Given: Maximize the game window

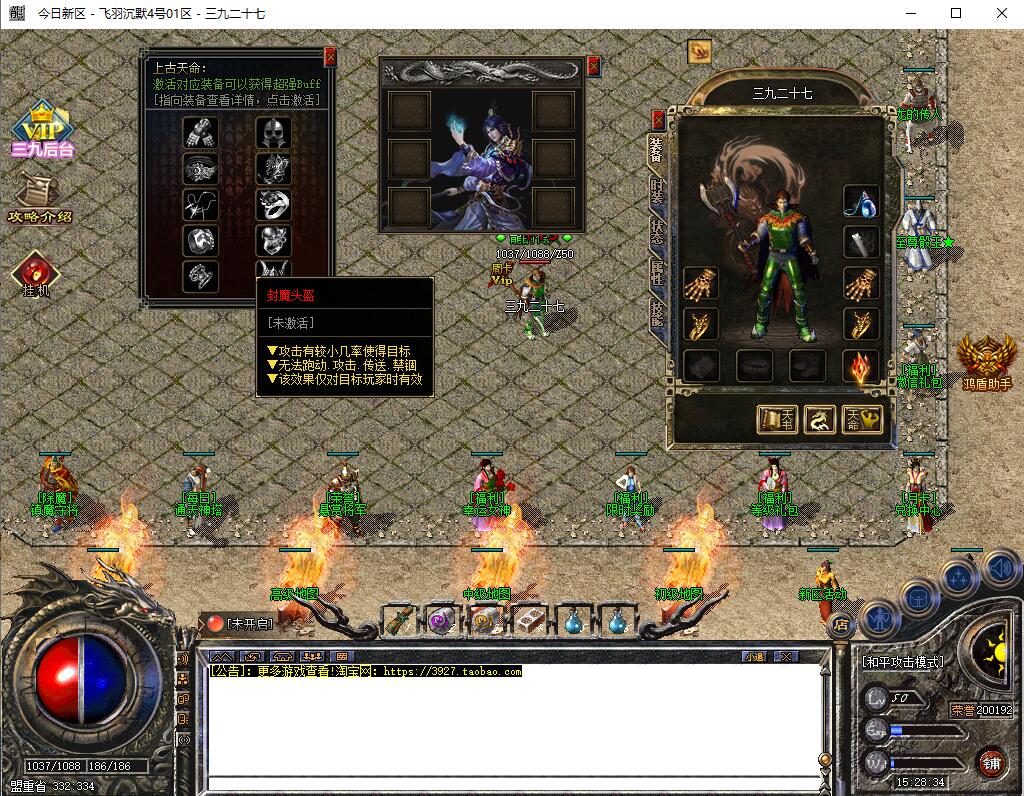Looking at the screenshot, I should [x=955, y=14].
